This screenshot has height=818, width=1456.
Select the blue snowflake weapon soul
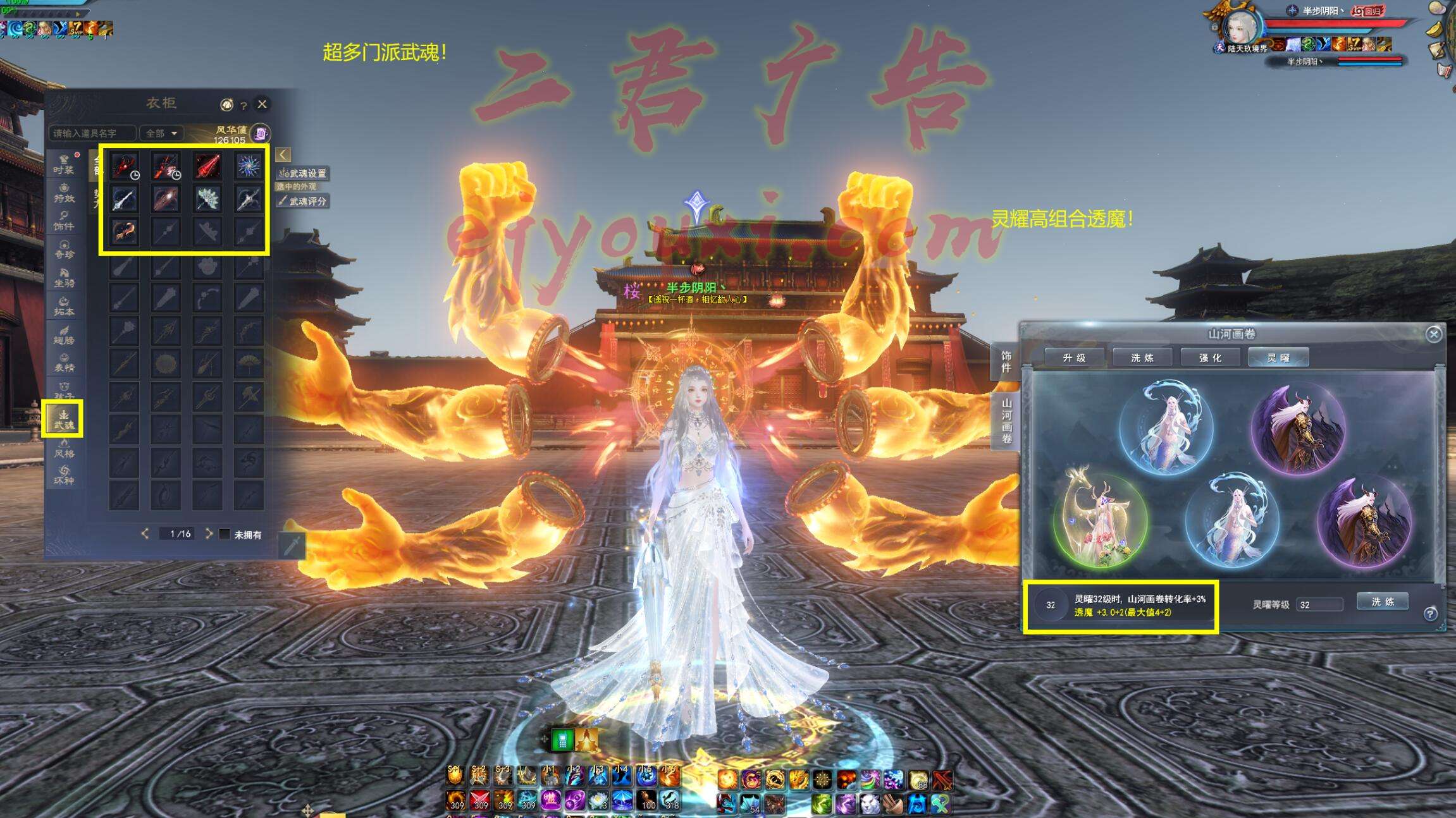pos(249,166)
